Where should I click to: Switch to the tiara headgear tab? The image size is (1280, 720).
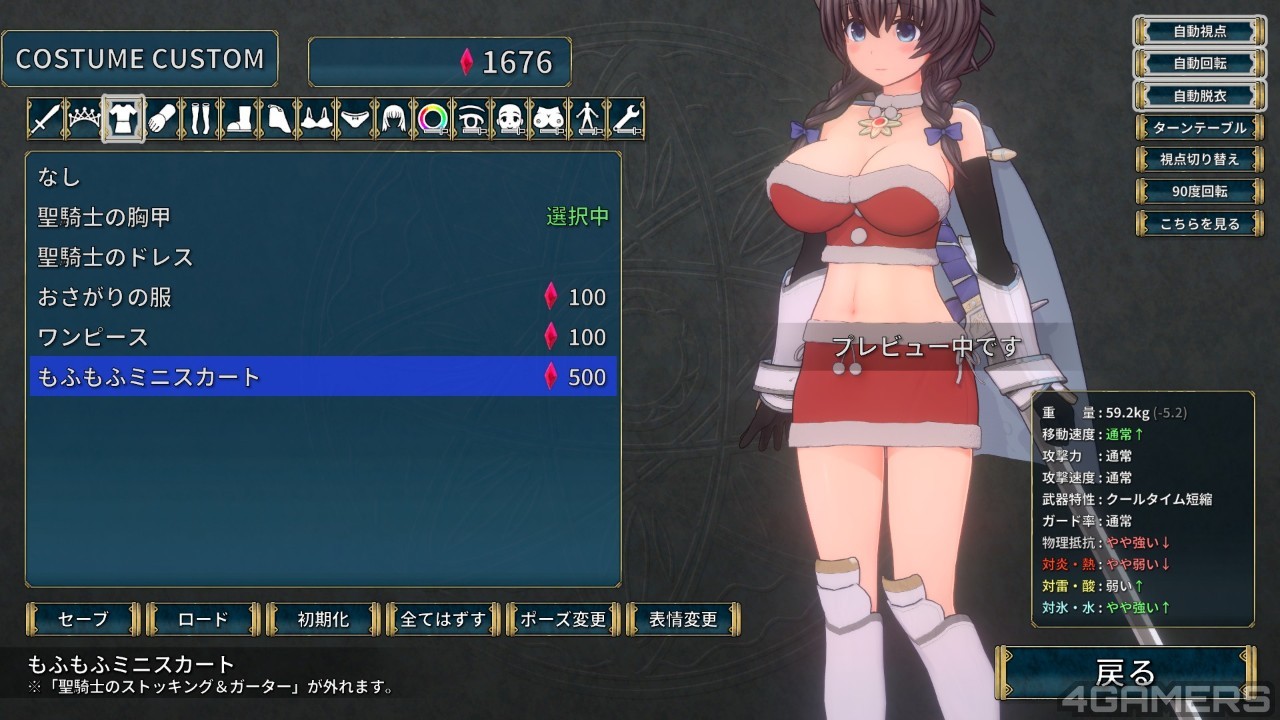(84, 119)
